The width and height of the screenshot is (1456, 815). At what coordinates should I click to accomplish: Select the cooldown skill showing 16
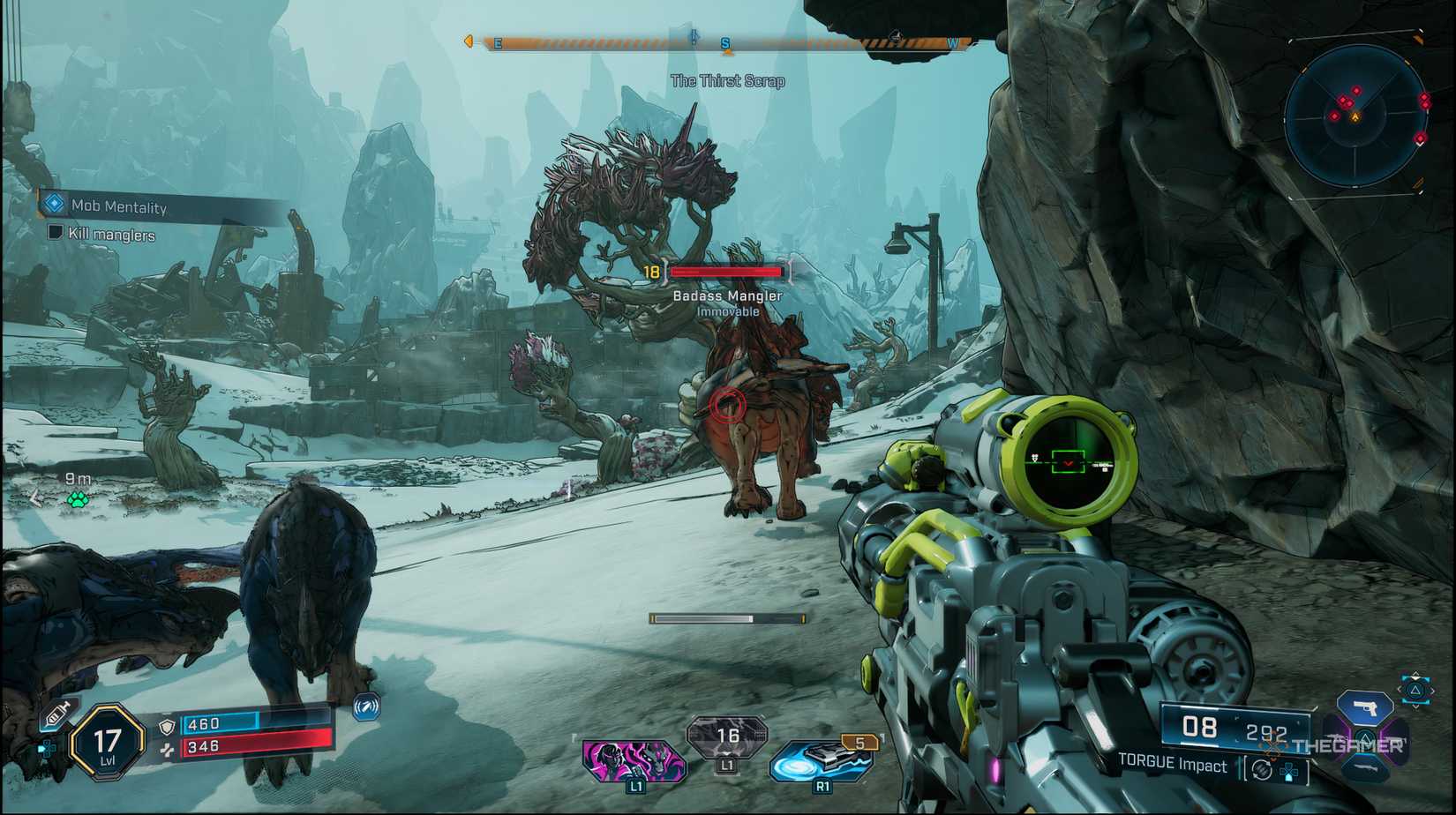[727, 737]
